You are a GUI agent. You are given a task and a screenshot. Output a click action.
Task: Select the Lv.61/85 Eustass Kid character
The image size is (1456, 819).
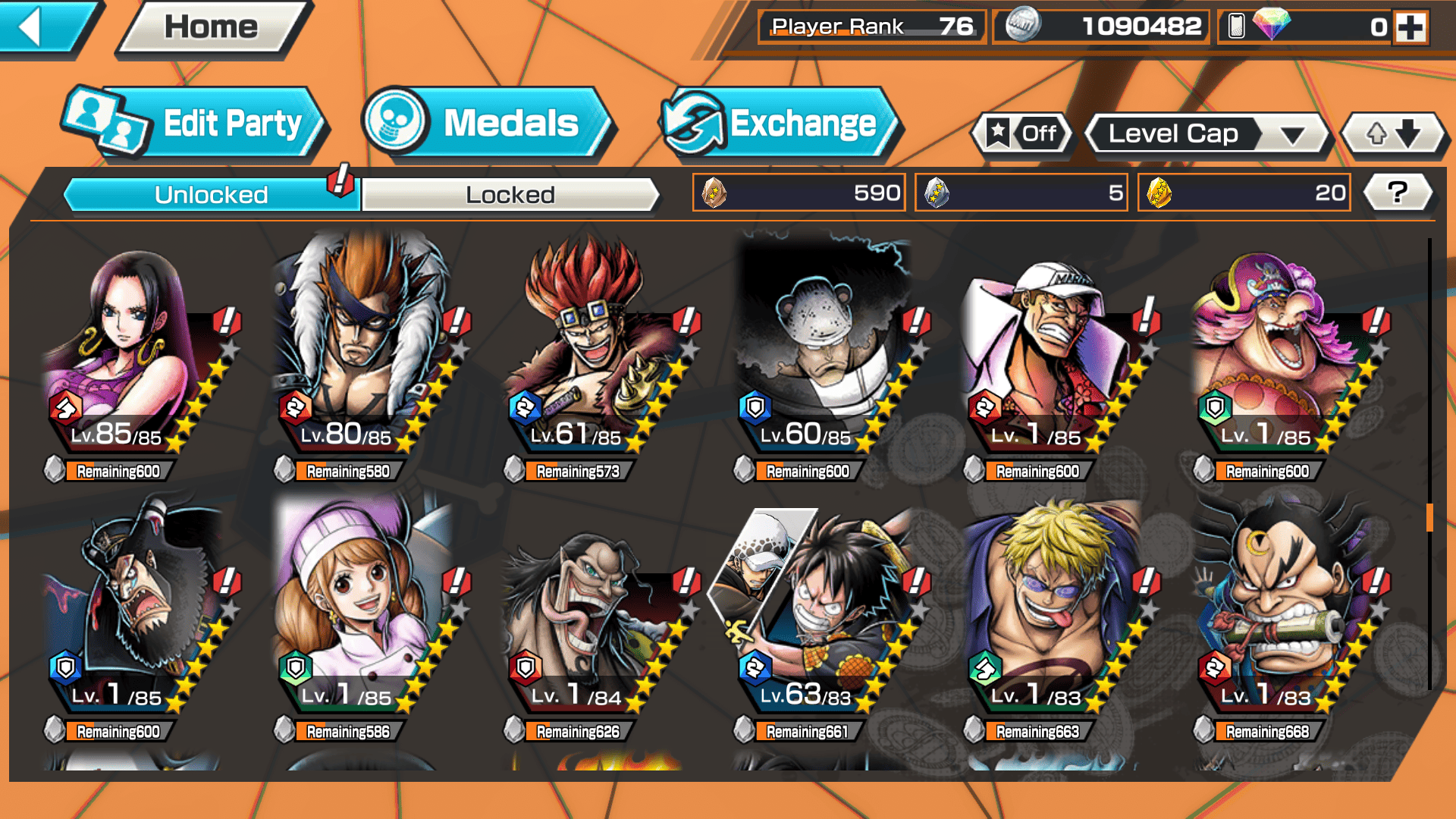point(596,356)
